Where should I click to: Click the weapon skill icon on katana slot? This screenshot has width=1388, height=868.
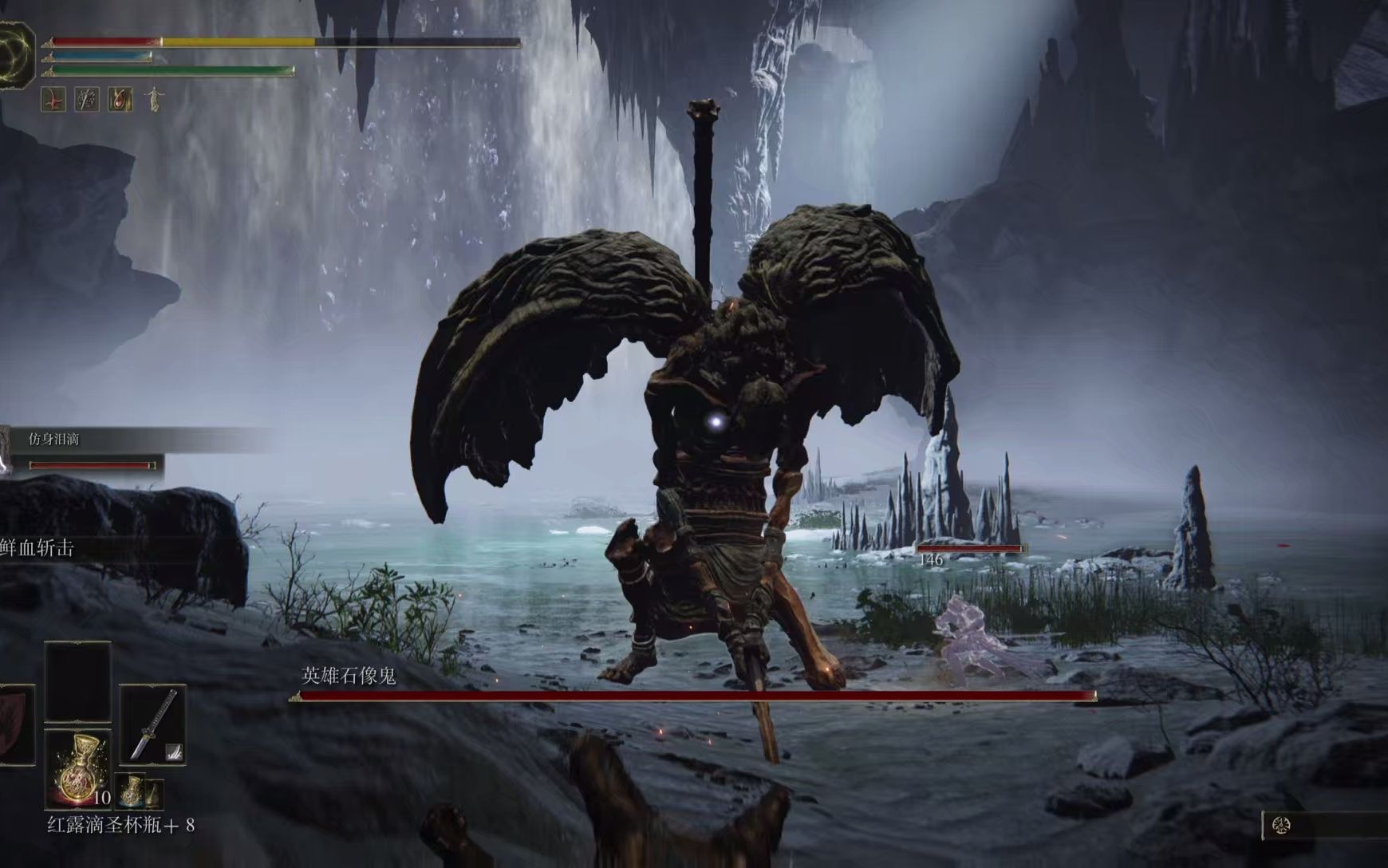[173, 751]
